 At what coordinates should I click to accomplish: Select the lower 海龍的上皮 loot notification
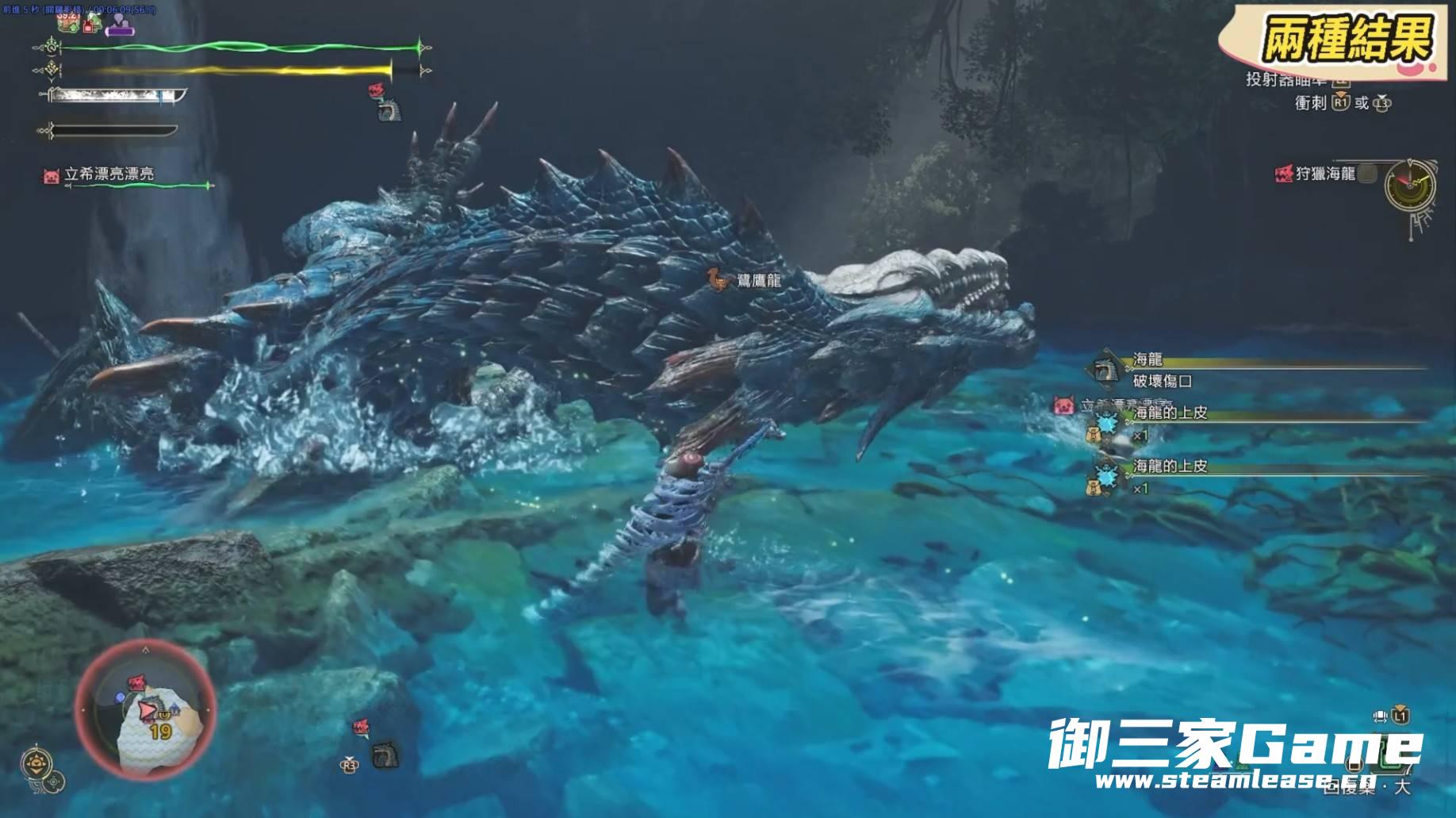click(x=1170, y=467)
